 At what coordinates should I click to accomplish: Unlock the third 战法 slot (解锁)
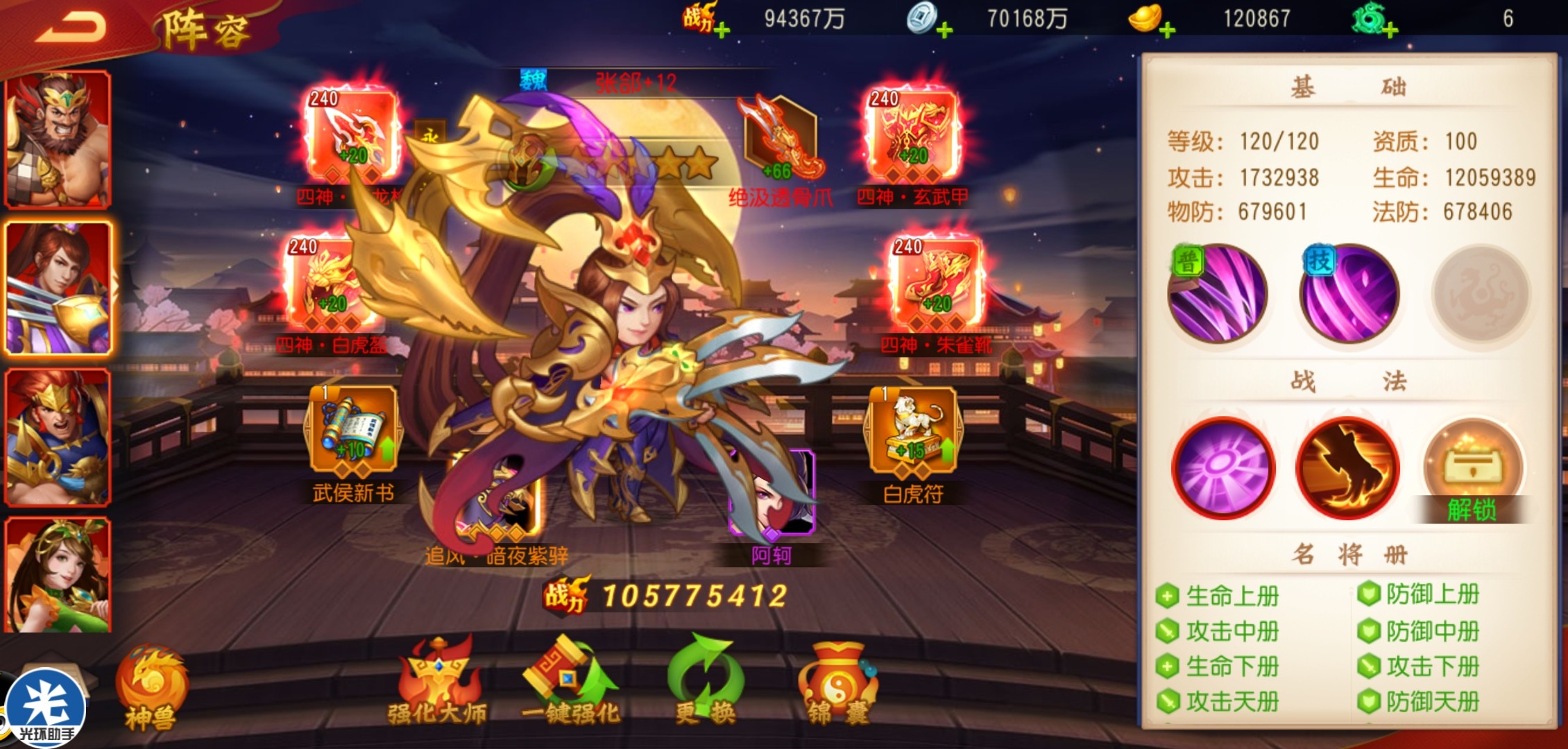coord(1472,472)
